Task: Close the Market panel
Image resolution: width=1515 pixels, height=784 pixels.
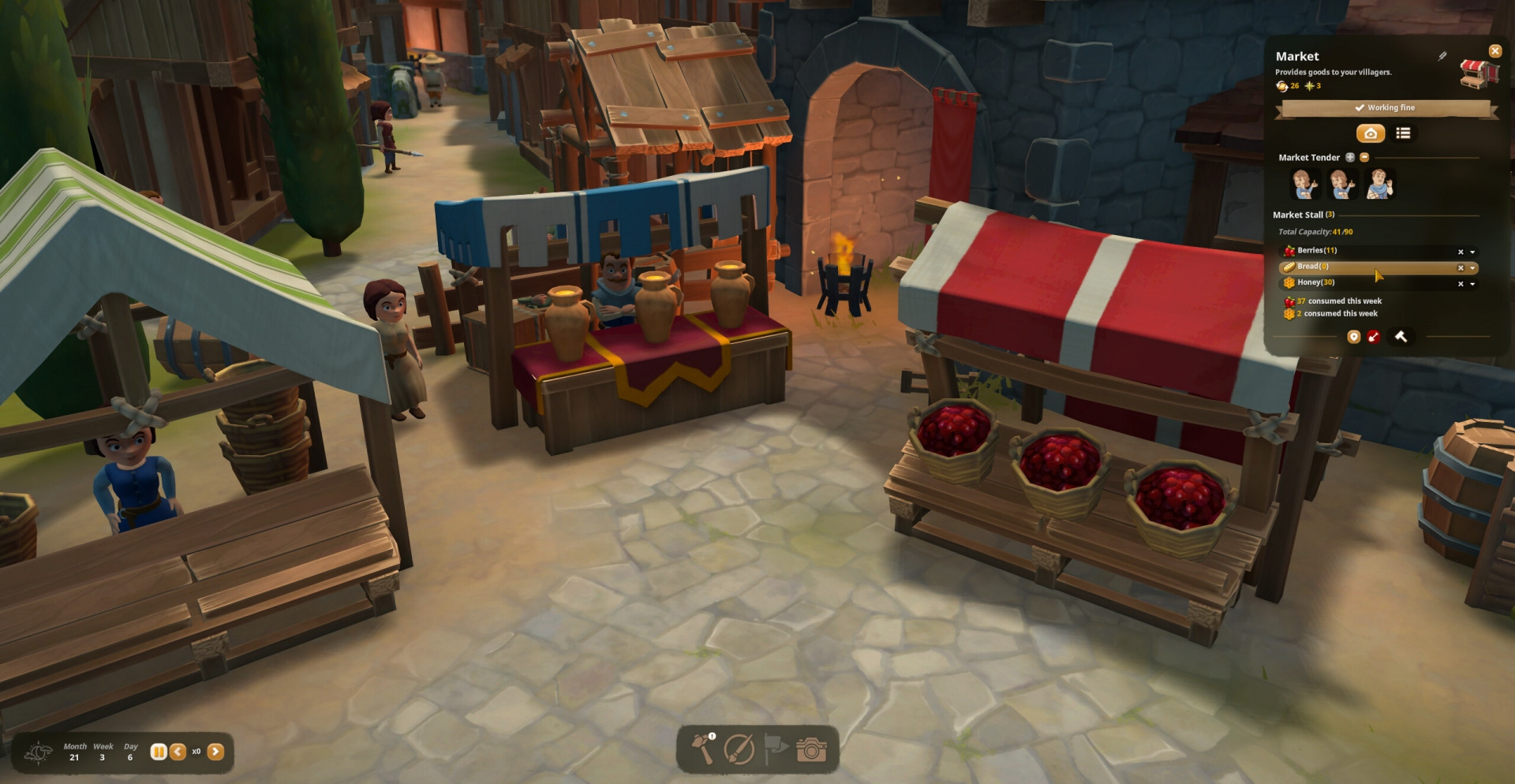Action: click(1494, 51)
